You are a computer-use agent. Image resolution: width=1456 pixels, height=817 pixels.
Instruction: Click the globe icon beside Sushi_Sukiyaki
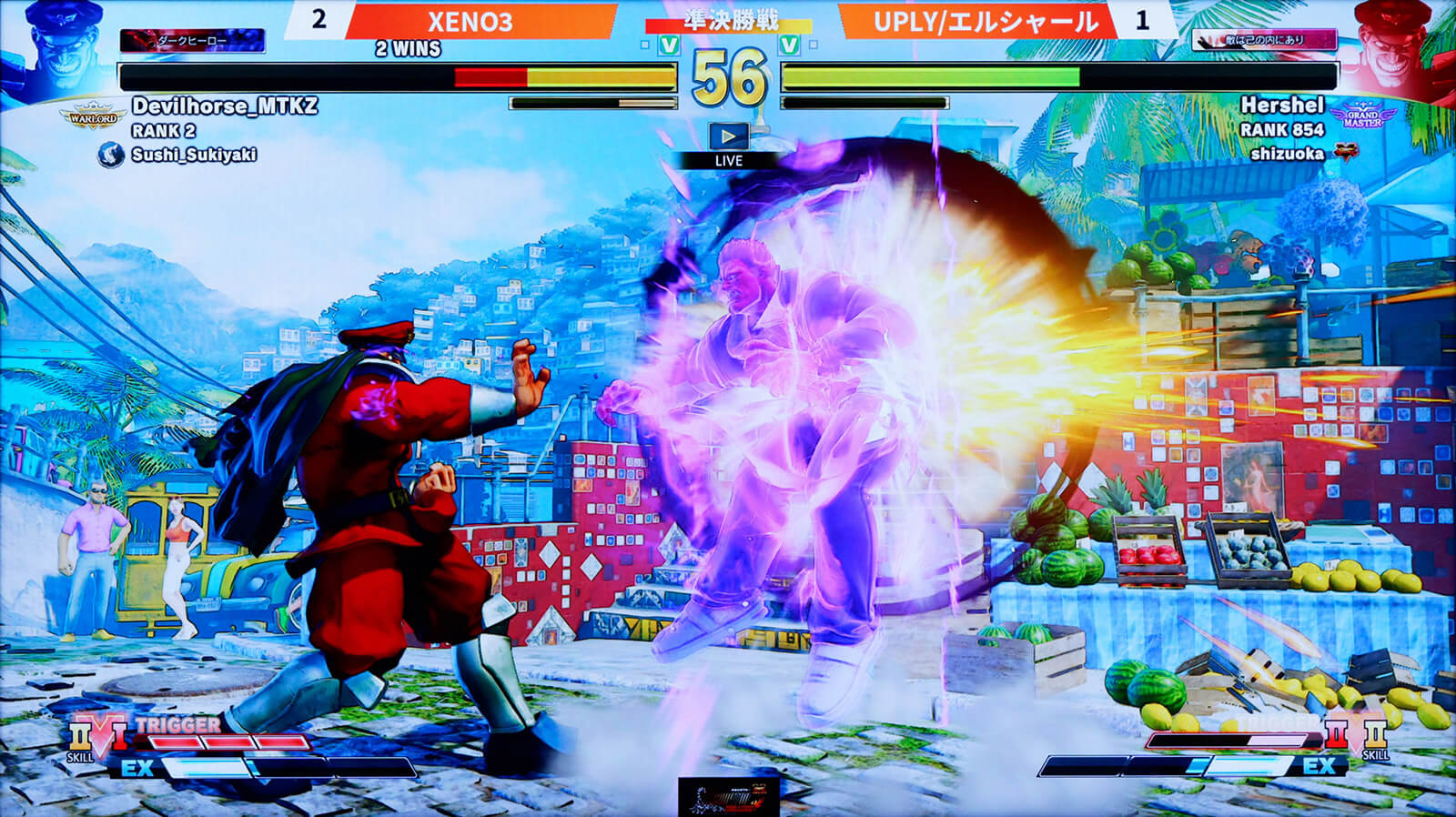[x=111, y=155]
